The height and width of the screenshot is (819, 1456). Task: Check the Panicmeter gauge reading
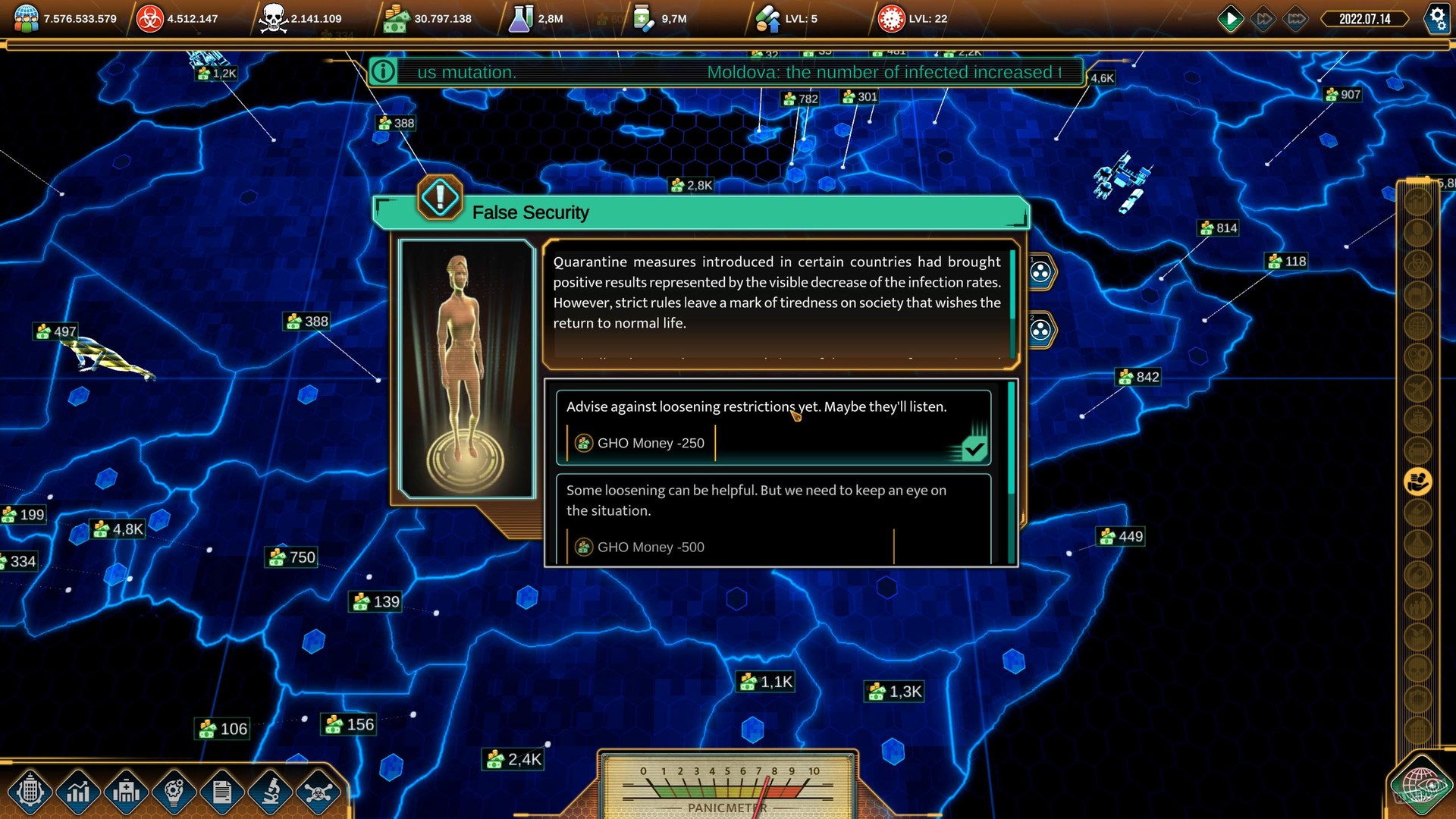pyautogui.click(x=726, y=785)
